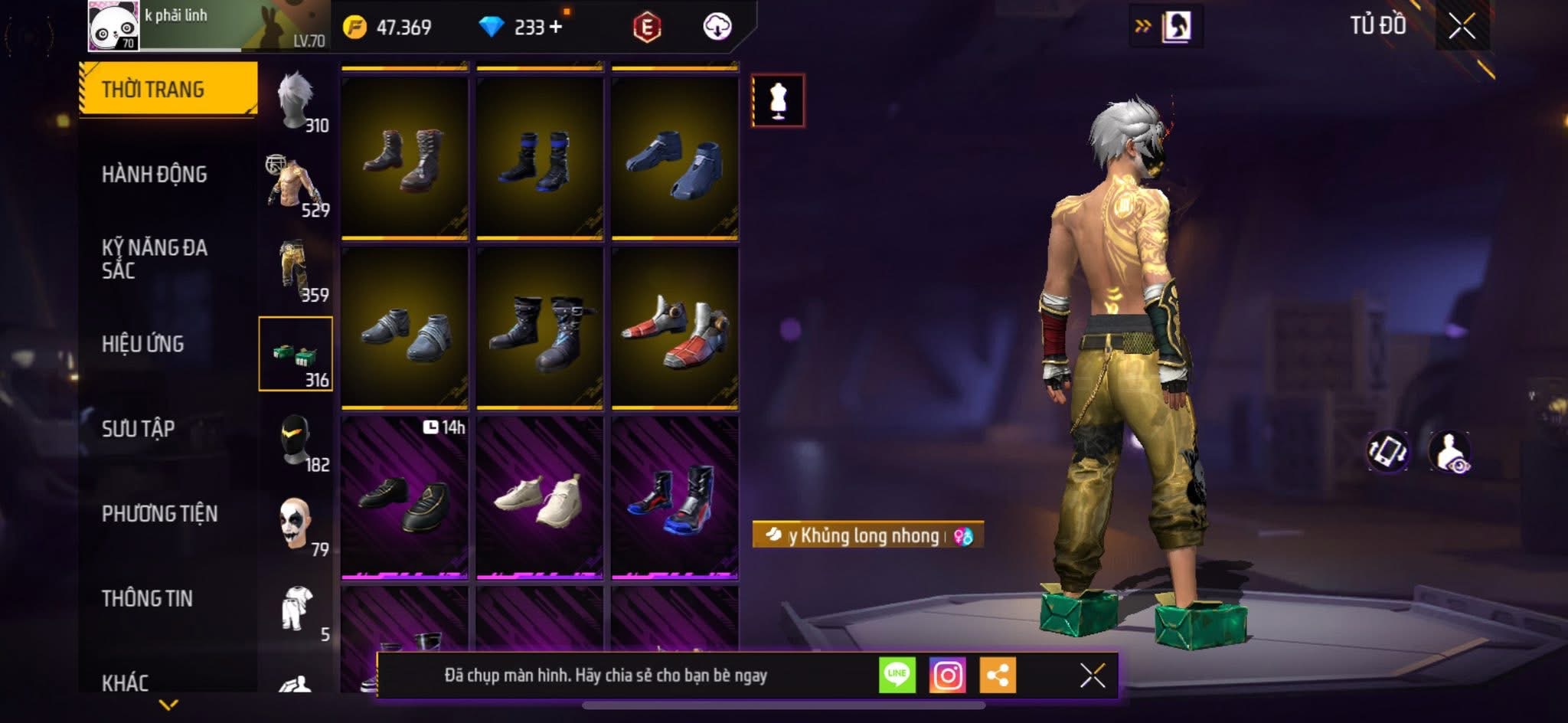1568x723 pixels.
Task: Open the HÀNH ĐỘNG section
Action: coord(154,175)
